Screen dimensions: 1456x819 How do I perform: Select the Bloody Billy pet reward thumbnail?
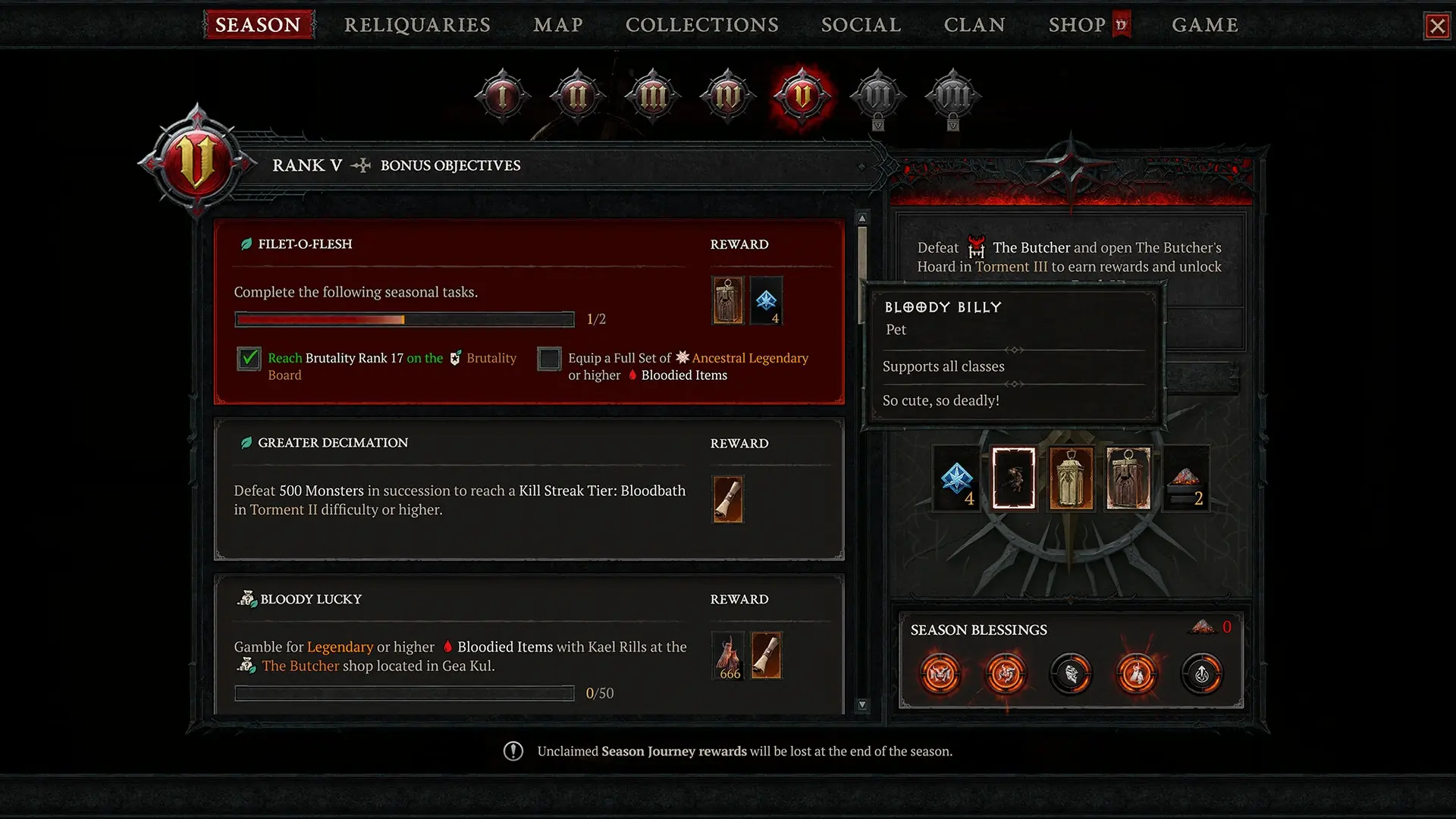[1014, 478]
